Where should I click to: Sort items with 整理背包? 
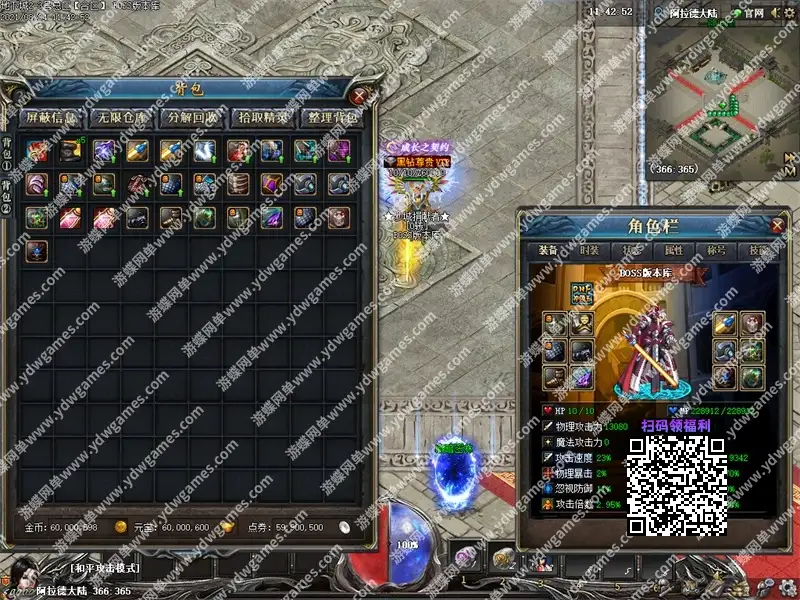(333, 117)
